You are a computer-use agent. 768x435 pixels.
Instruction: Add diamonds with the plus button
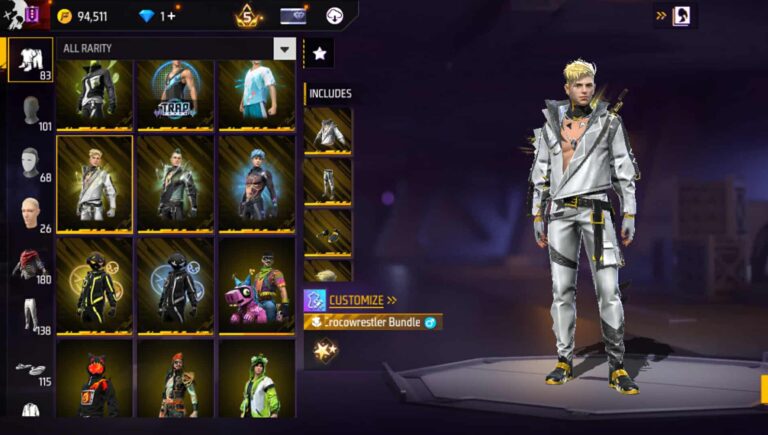171,16
